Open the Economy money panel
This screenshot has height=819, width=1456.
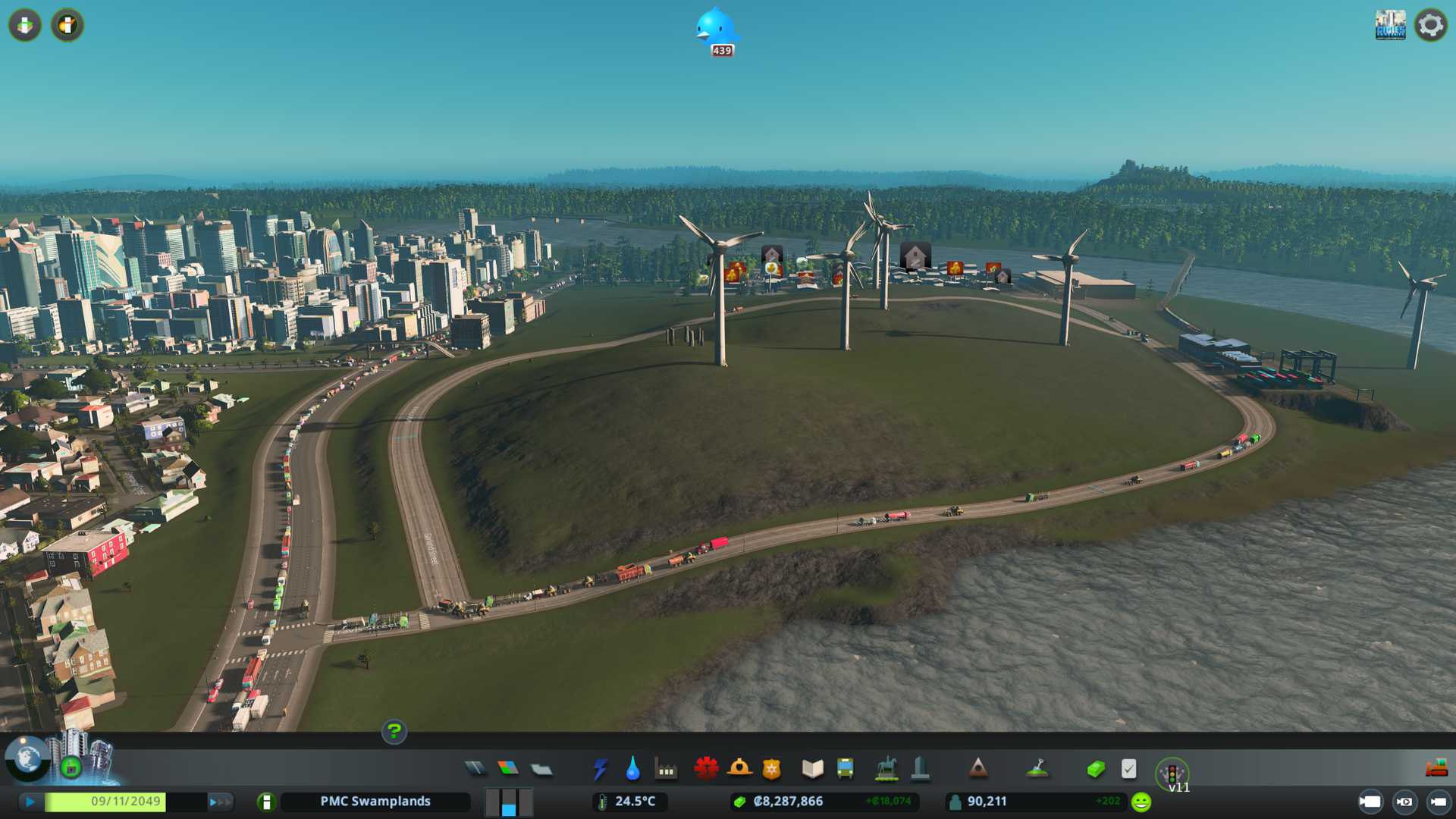(1095, 769)
